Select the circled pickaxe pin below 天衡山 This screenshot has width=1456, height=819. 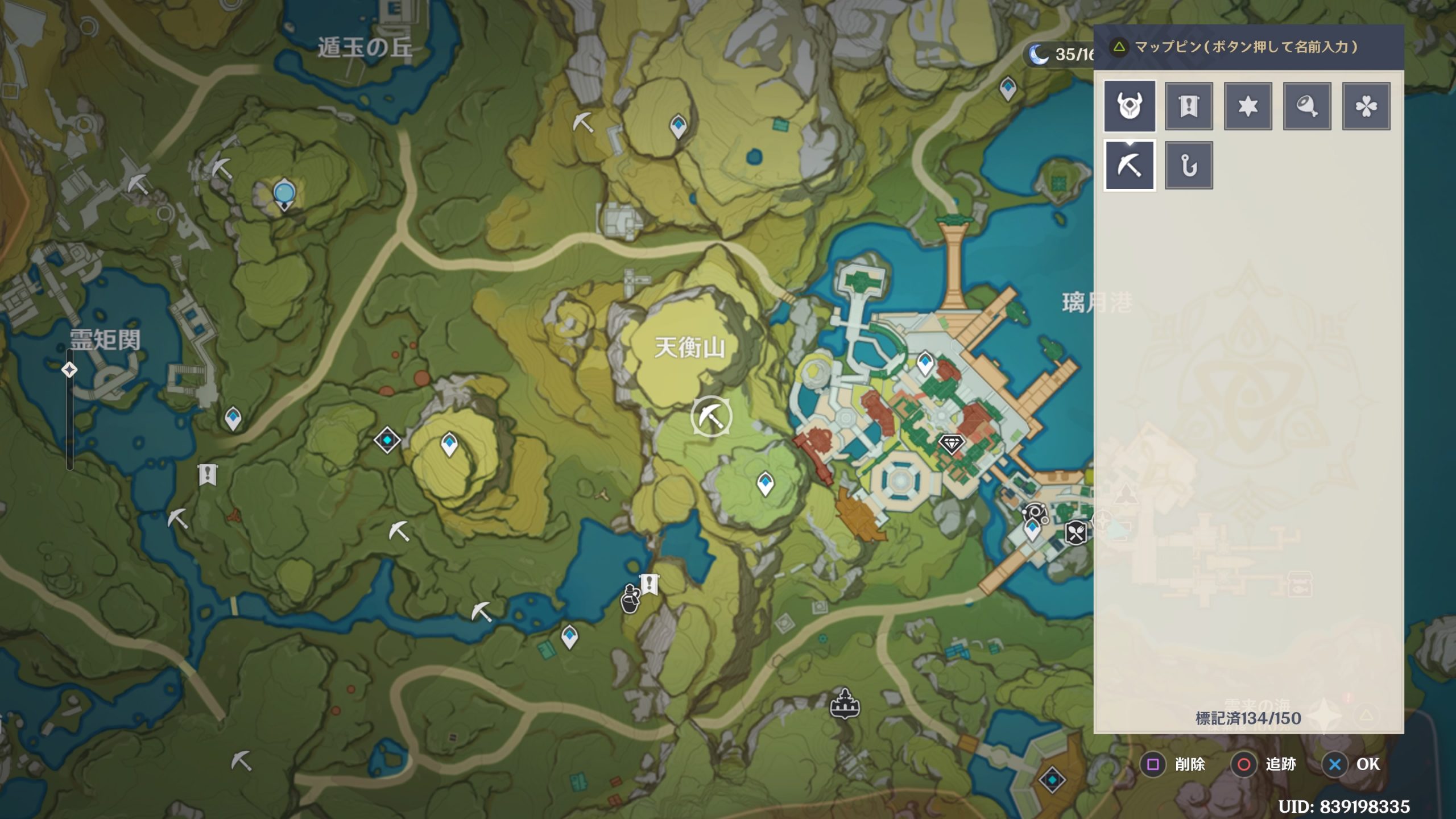click(x=711, y=417)
